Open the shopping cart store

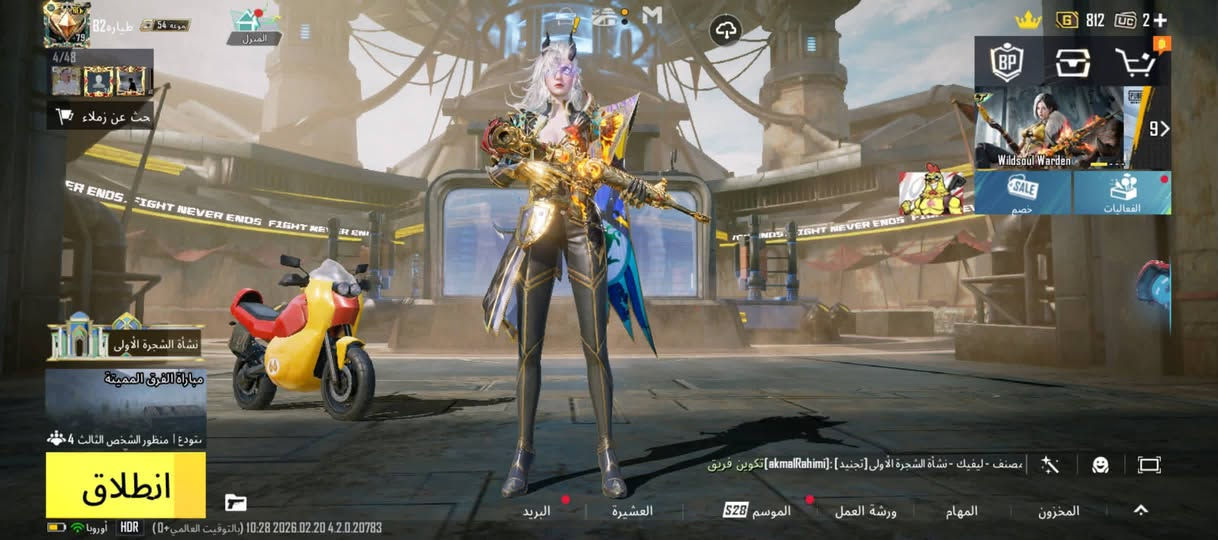(x=1135, y=63)
